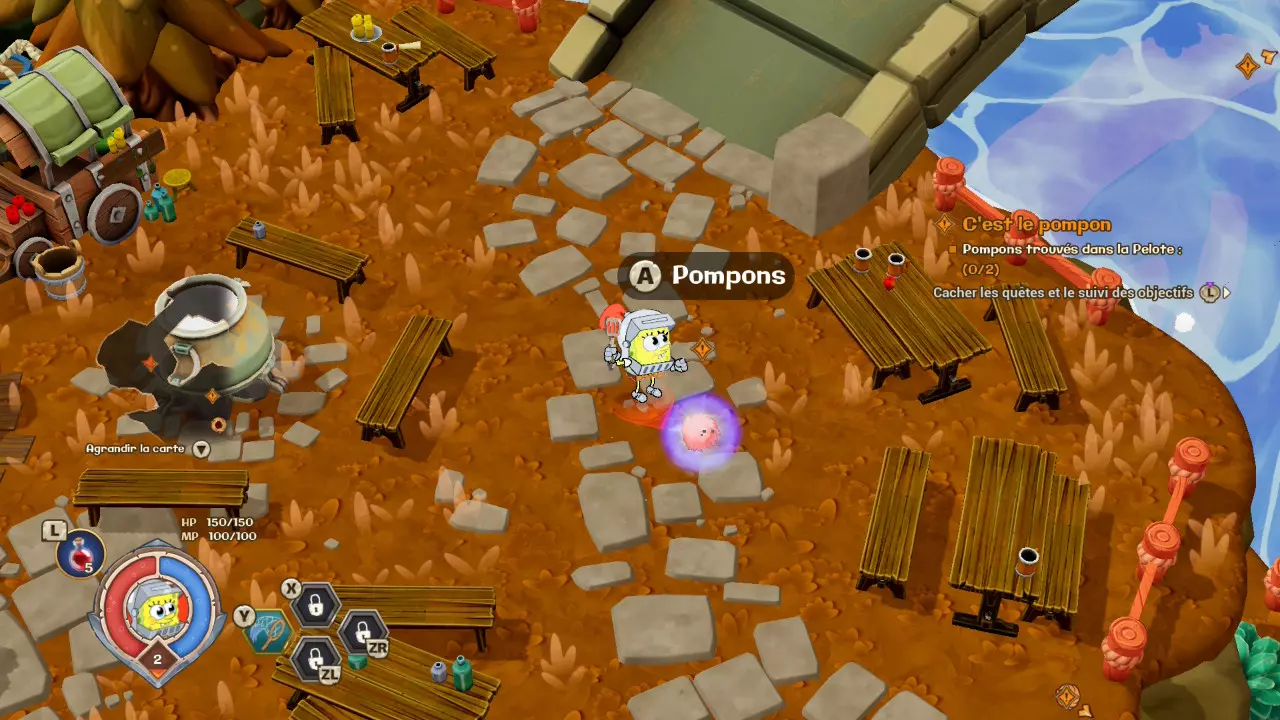
Task: Activate the jellyfish net ability
Action: tap(270, 632)
